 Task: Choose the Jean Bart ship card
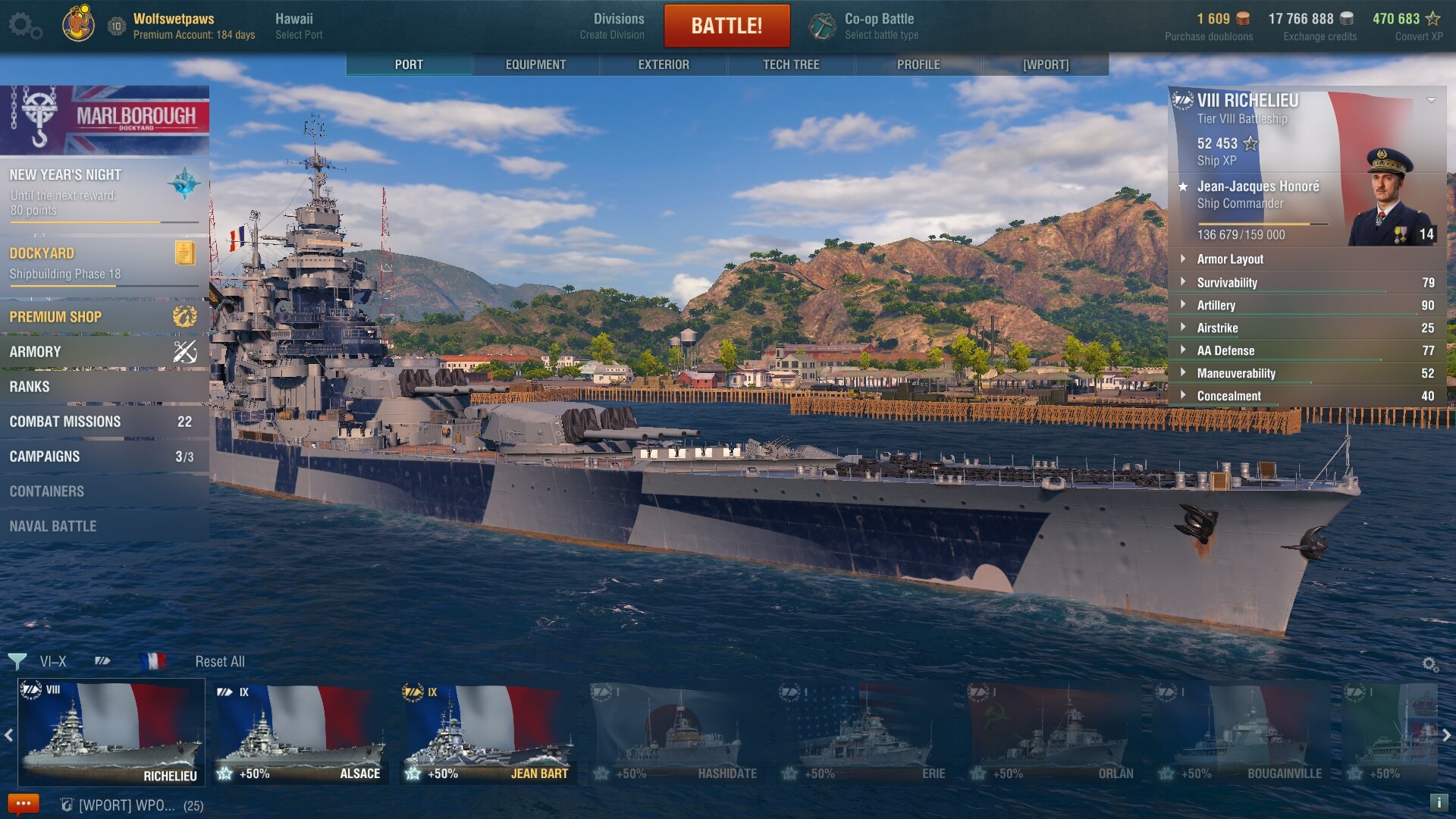[x=489, y=733]
